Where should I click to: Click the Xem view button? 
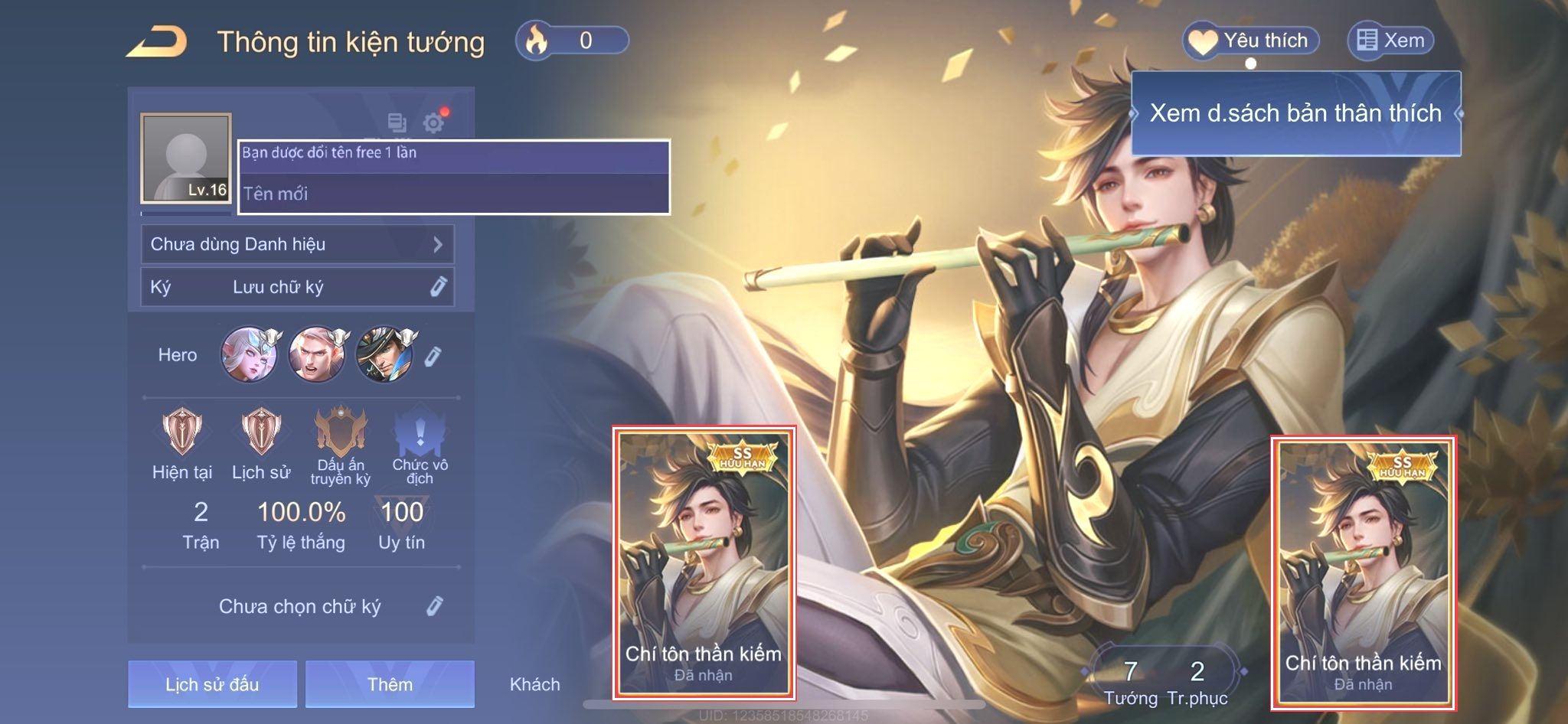[1390, 41]
